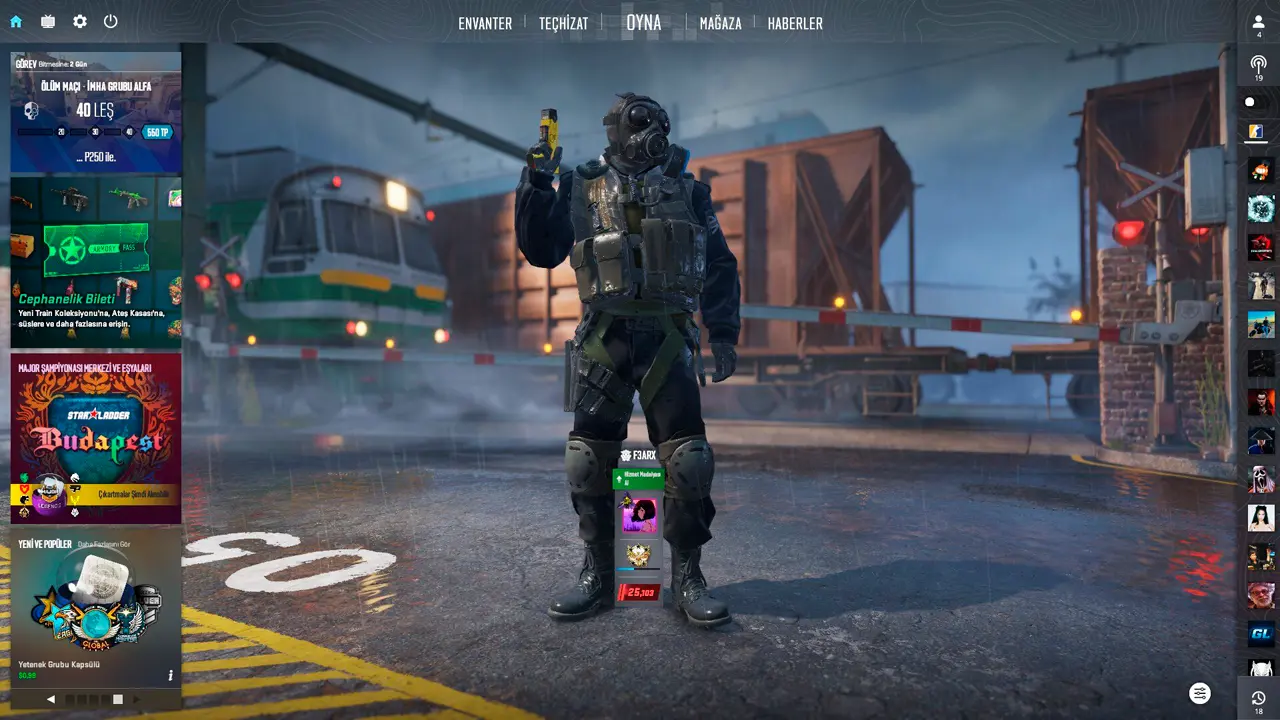The image size is (1280, 720).
Task: Go to the HABERLER news tab
Action: pyautogui.click(x=795, y=23)
